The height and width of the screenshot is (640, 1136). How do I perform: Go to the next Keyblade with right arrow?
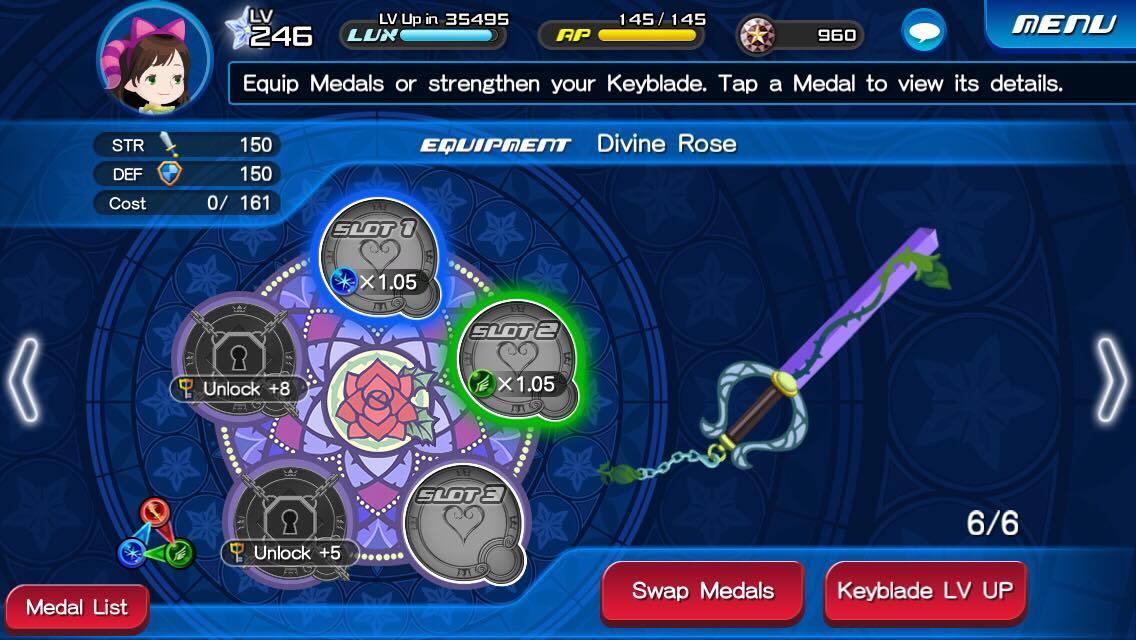(1110, 380)
